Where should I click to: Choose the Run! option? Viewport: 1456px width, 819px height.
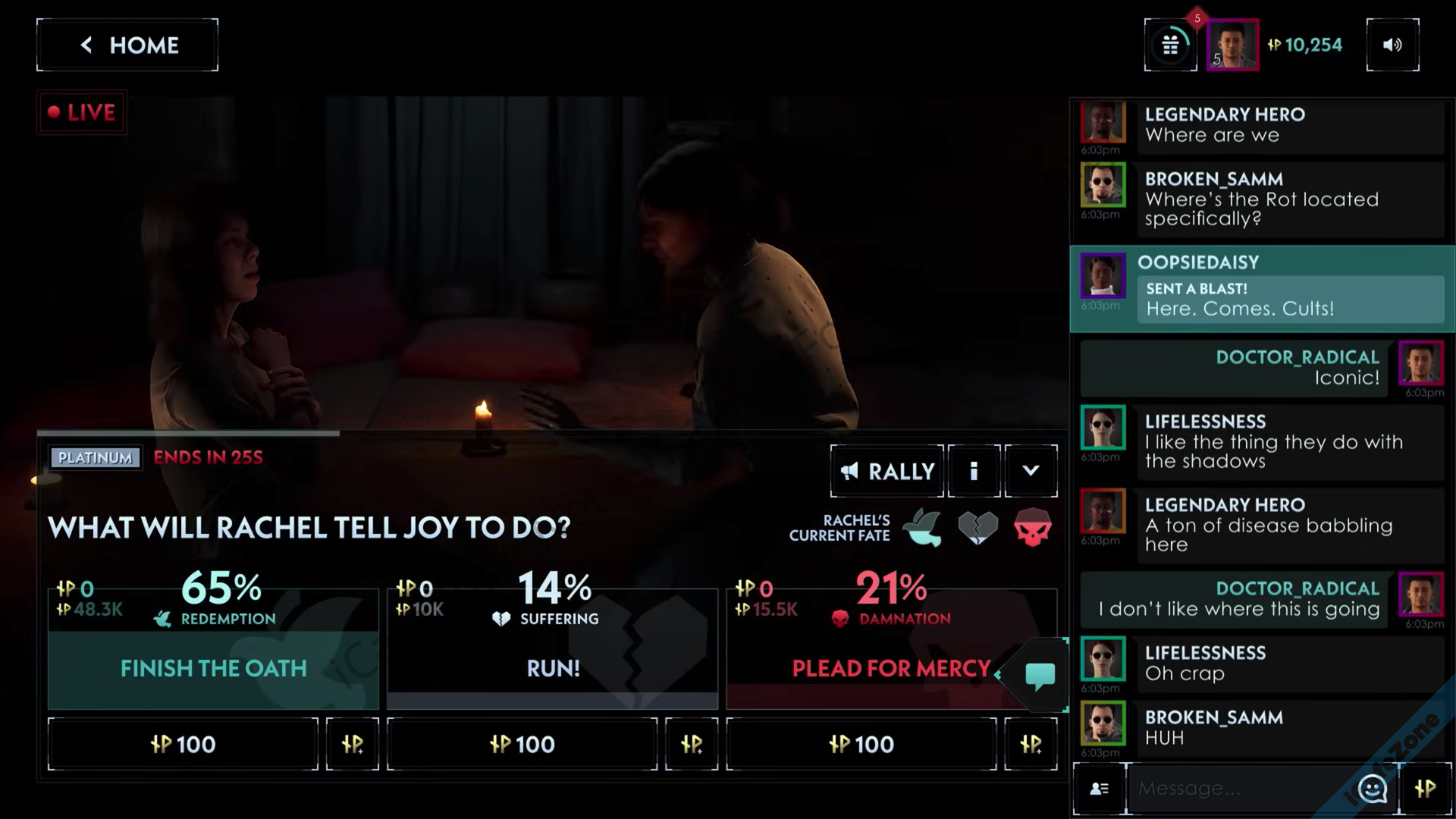click(553, 668)
